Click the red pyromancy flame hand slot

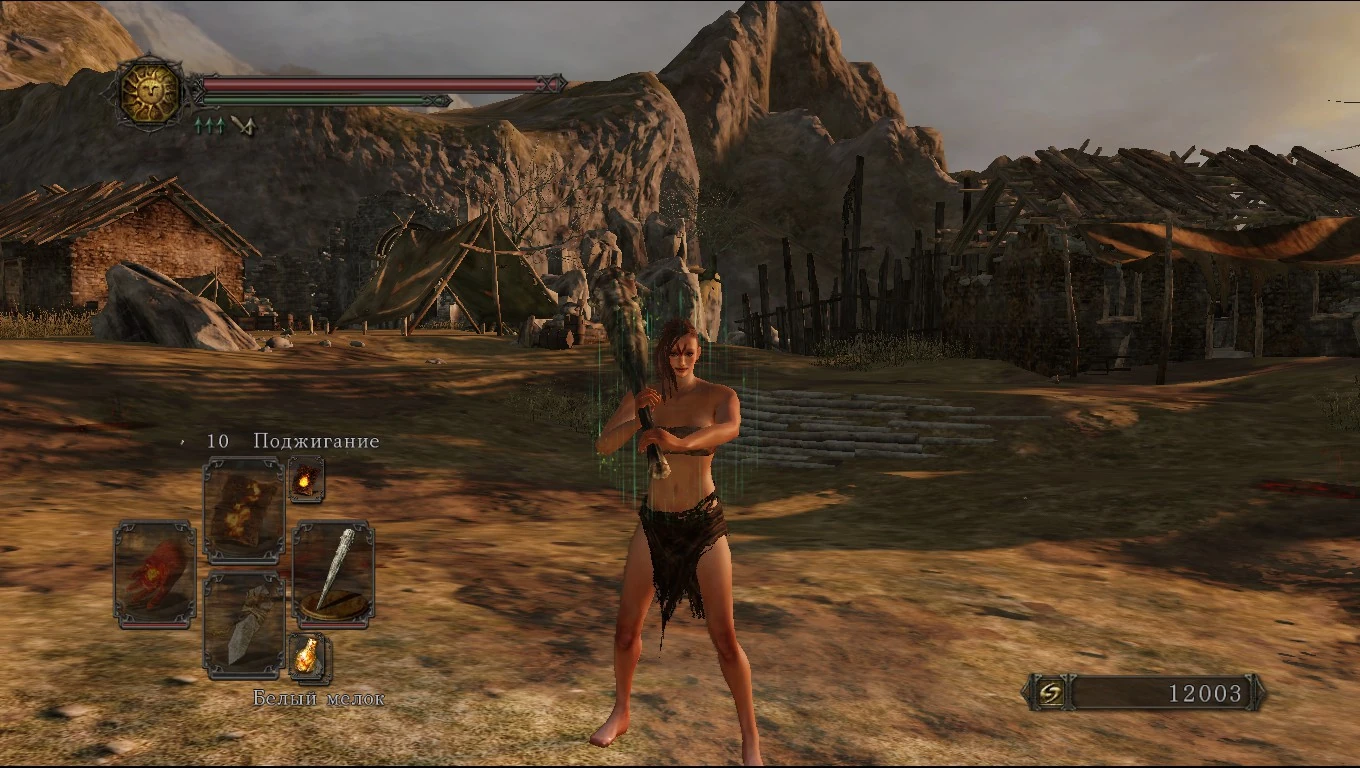155,575
